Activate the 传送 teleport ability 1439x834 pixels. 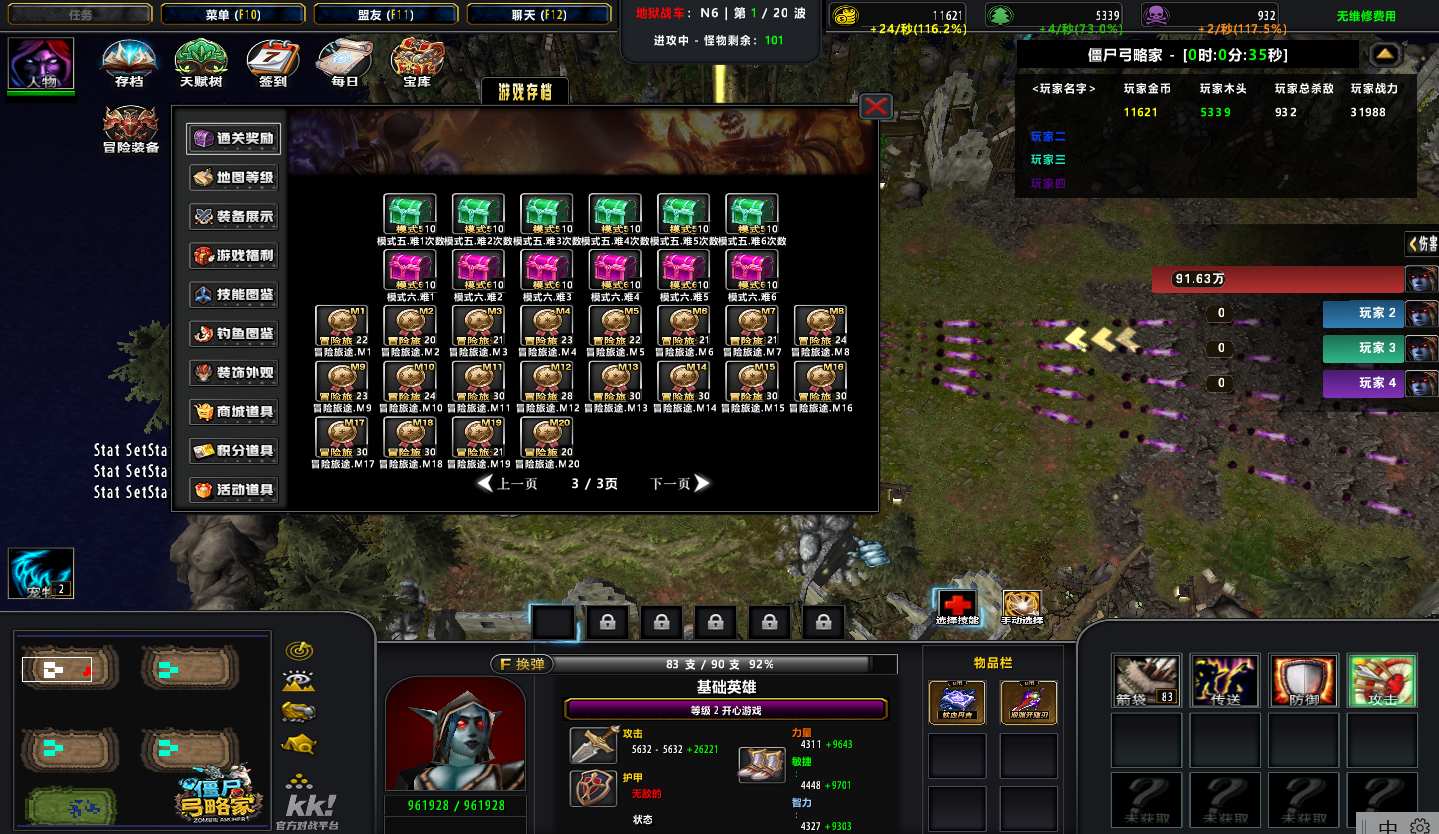[1225, 681]
